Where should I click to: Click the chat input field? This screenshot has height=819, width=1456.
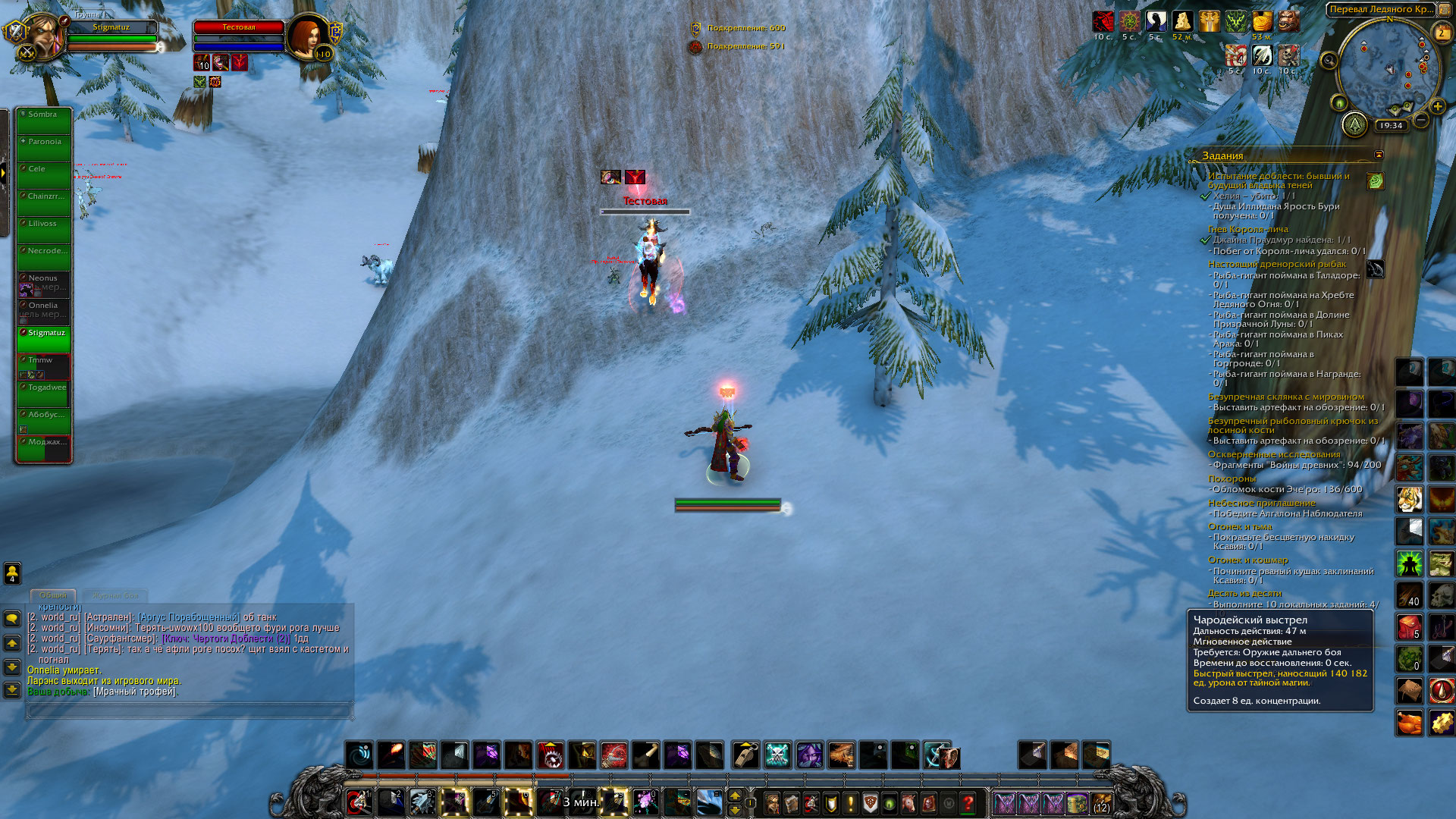tap(188, 710)
